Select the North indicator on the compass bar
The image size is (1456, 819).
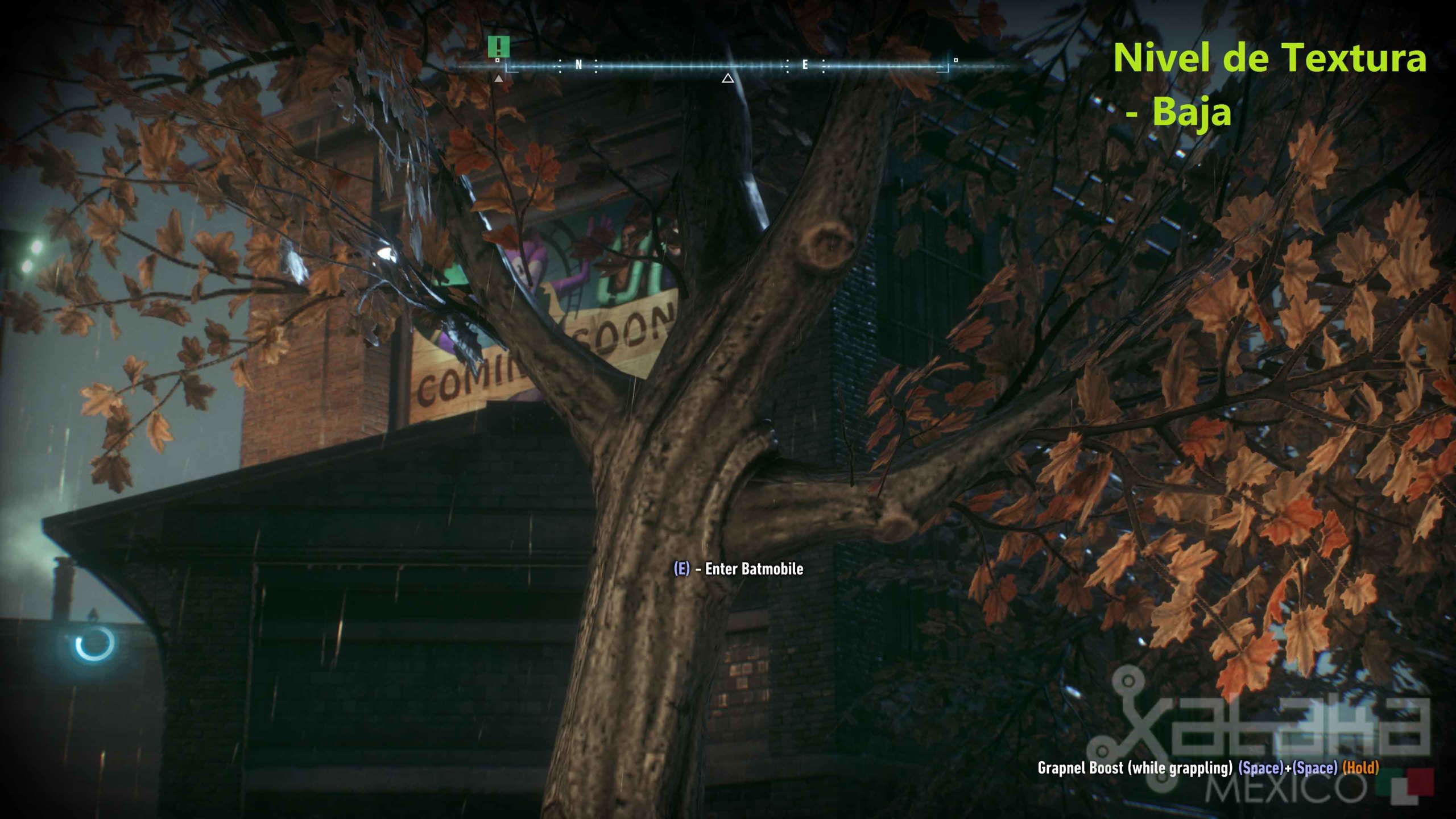[578, 64]
